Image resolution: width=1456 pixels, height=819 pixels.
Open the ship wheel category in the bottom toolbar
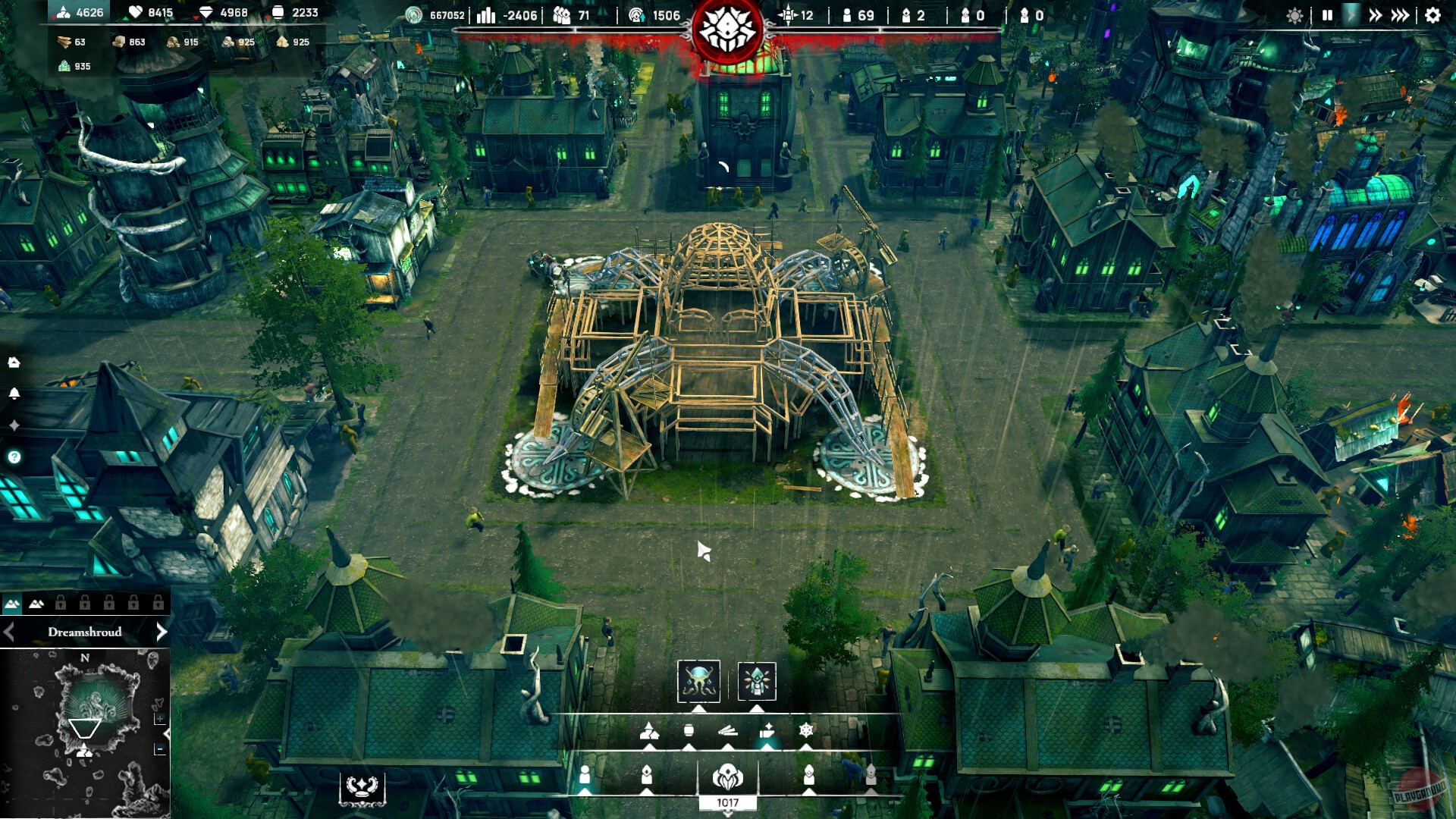[x=806, y=730]
